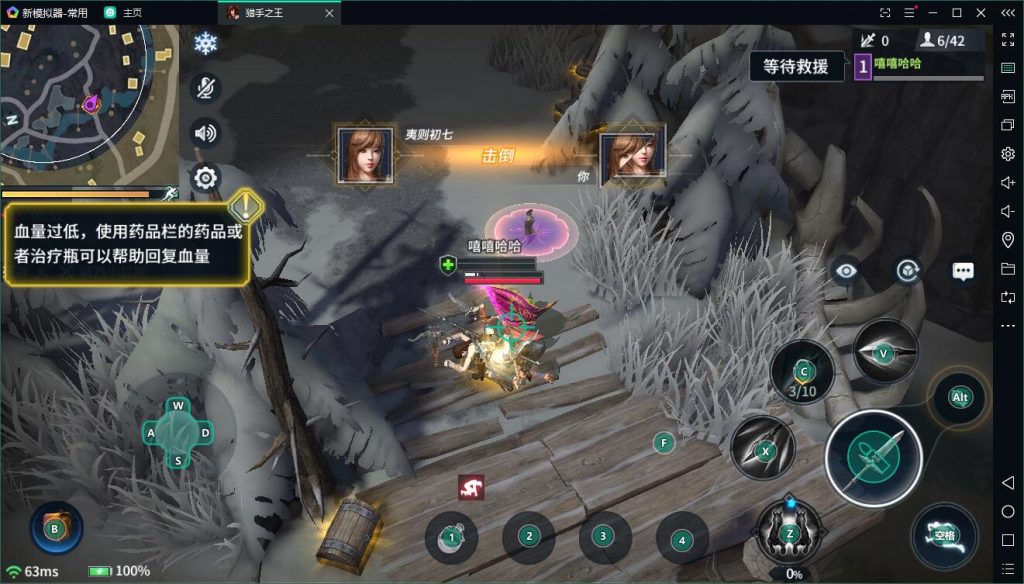Trigger the main spear attack button

[x=873, y=459]
